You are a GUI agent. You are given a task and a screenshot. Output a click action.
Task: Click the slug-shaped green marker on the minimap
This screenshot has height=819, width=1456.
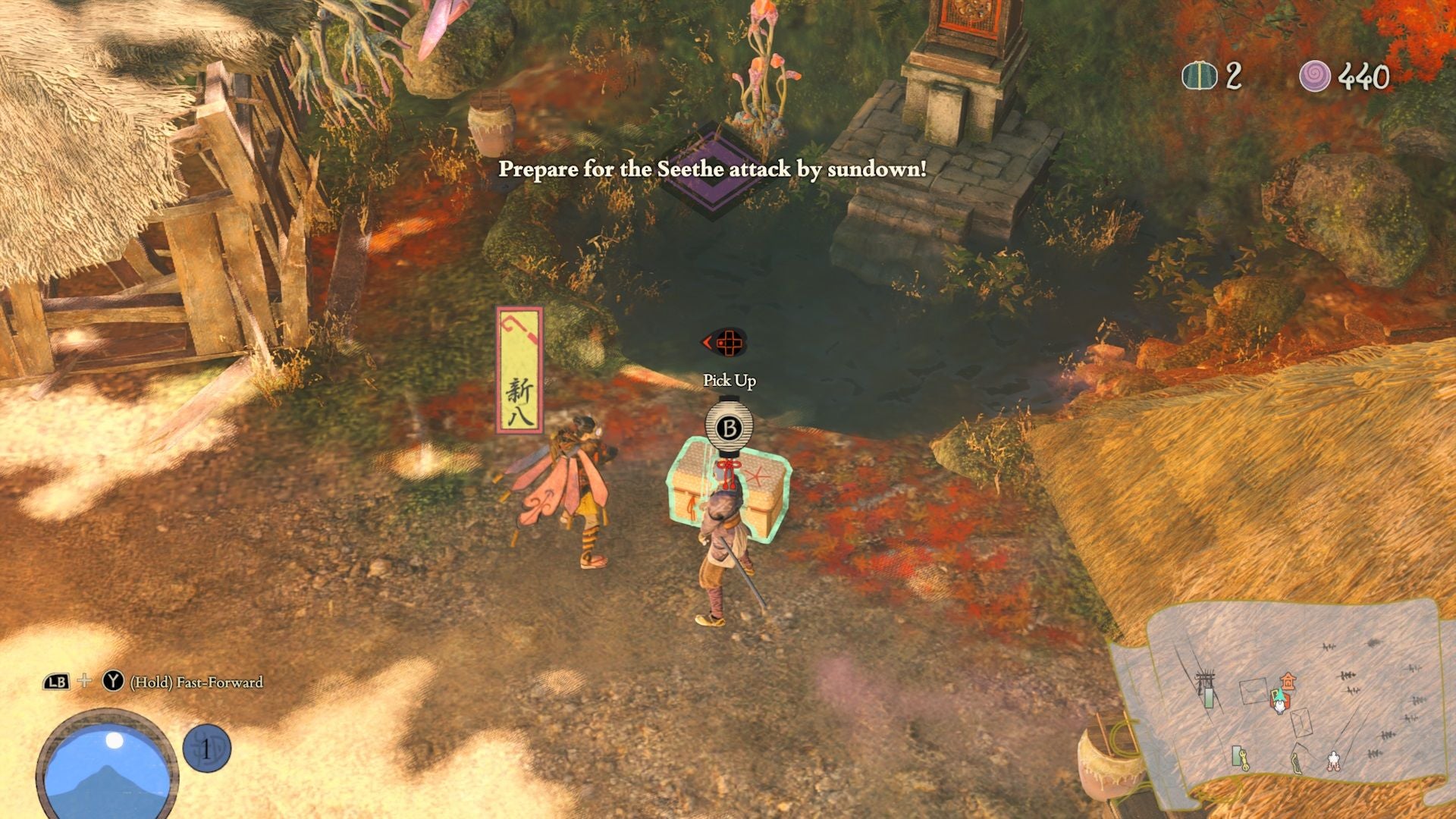click(x=1298, y=763)
